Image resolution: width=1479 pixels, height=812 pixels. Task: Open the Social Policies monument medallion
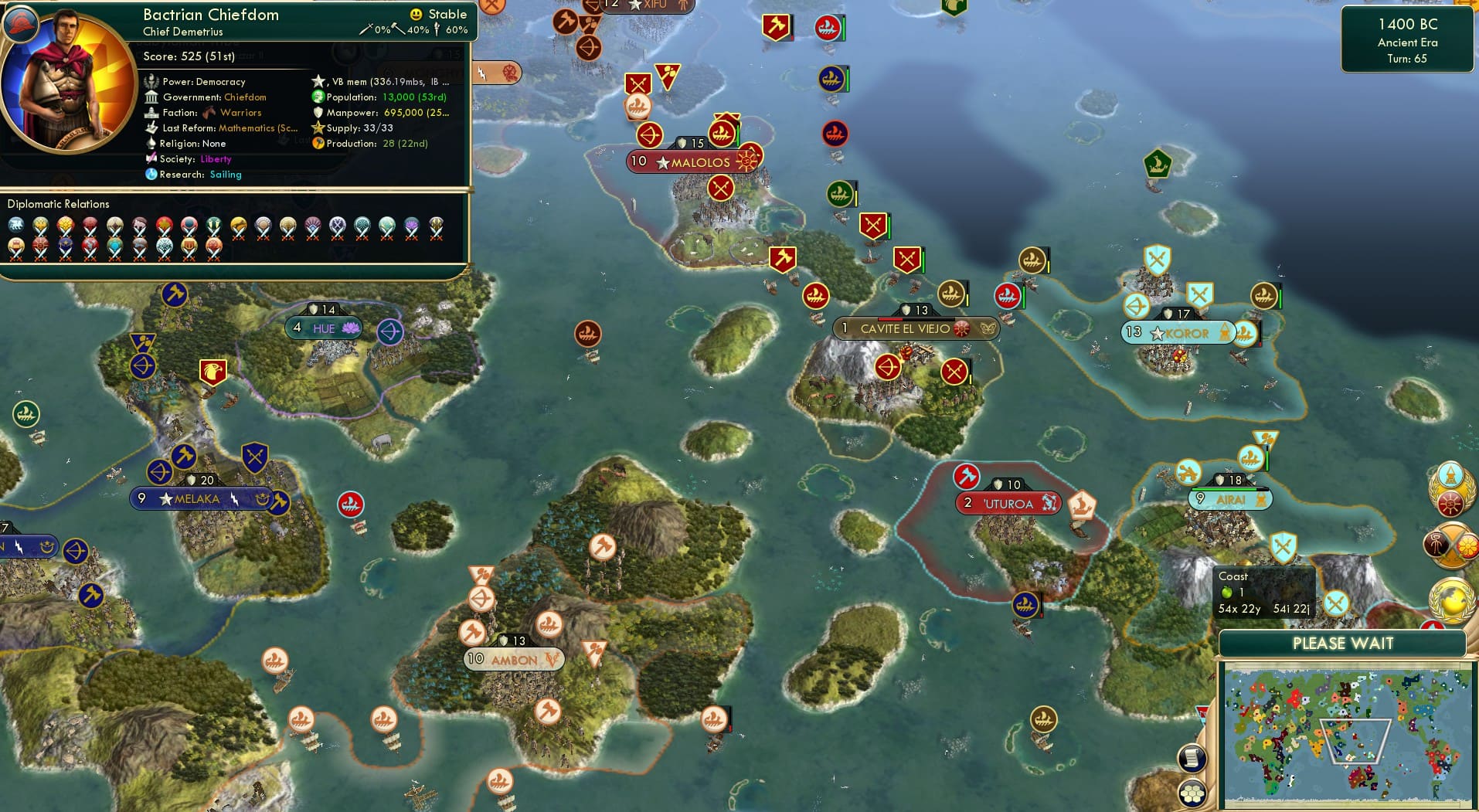coord(1450,475)
